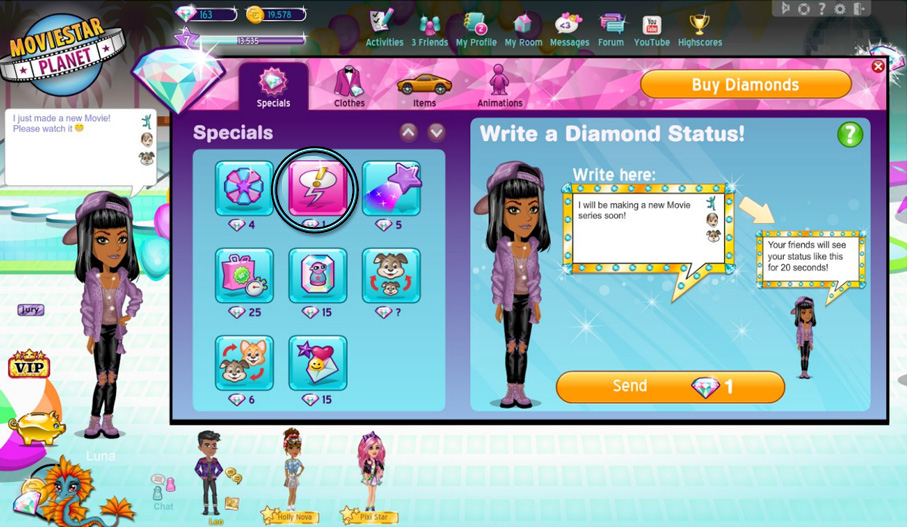Pick the shopping bag special costing 25 diamonds
This screenshot has height=527, width=907.
(244, 275)
